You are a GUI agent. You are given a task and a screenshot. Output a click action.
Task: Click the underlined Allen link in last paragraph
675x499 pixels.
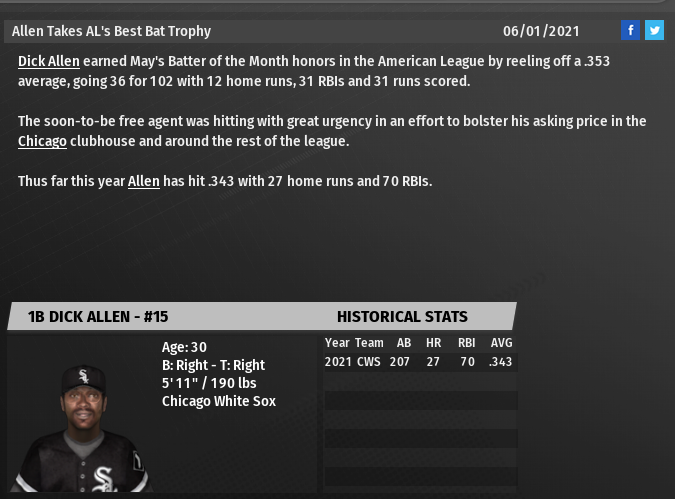tap(143, 181)
